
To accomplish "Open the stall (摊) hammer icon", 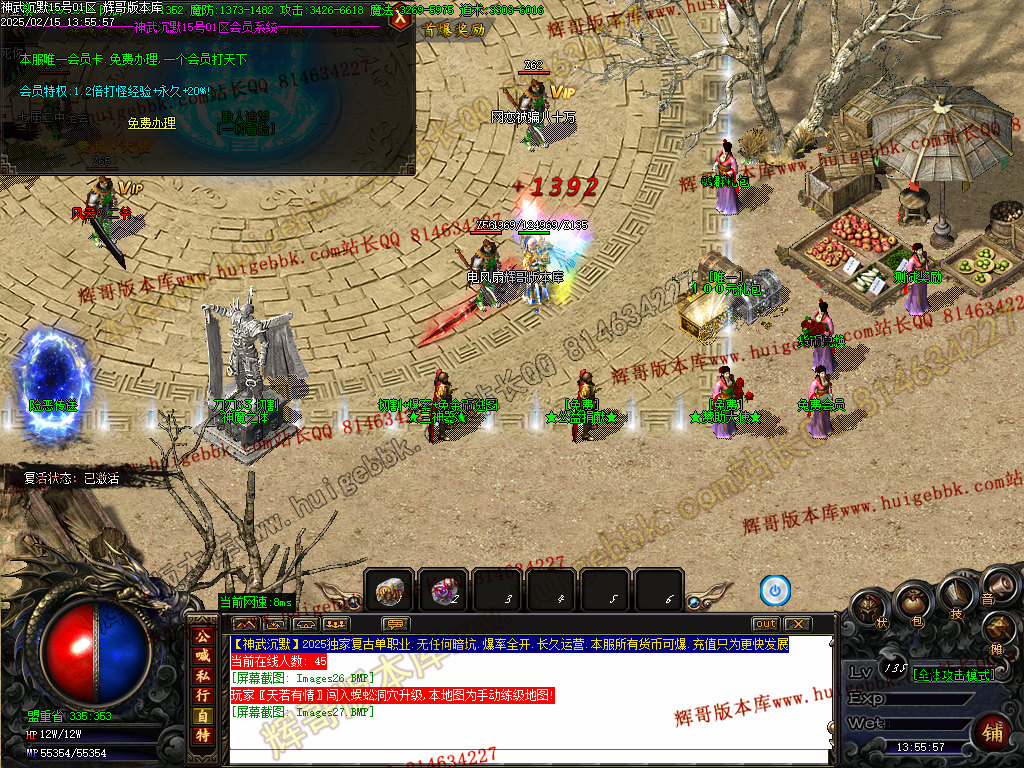I will pos(1000,630).
